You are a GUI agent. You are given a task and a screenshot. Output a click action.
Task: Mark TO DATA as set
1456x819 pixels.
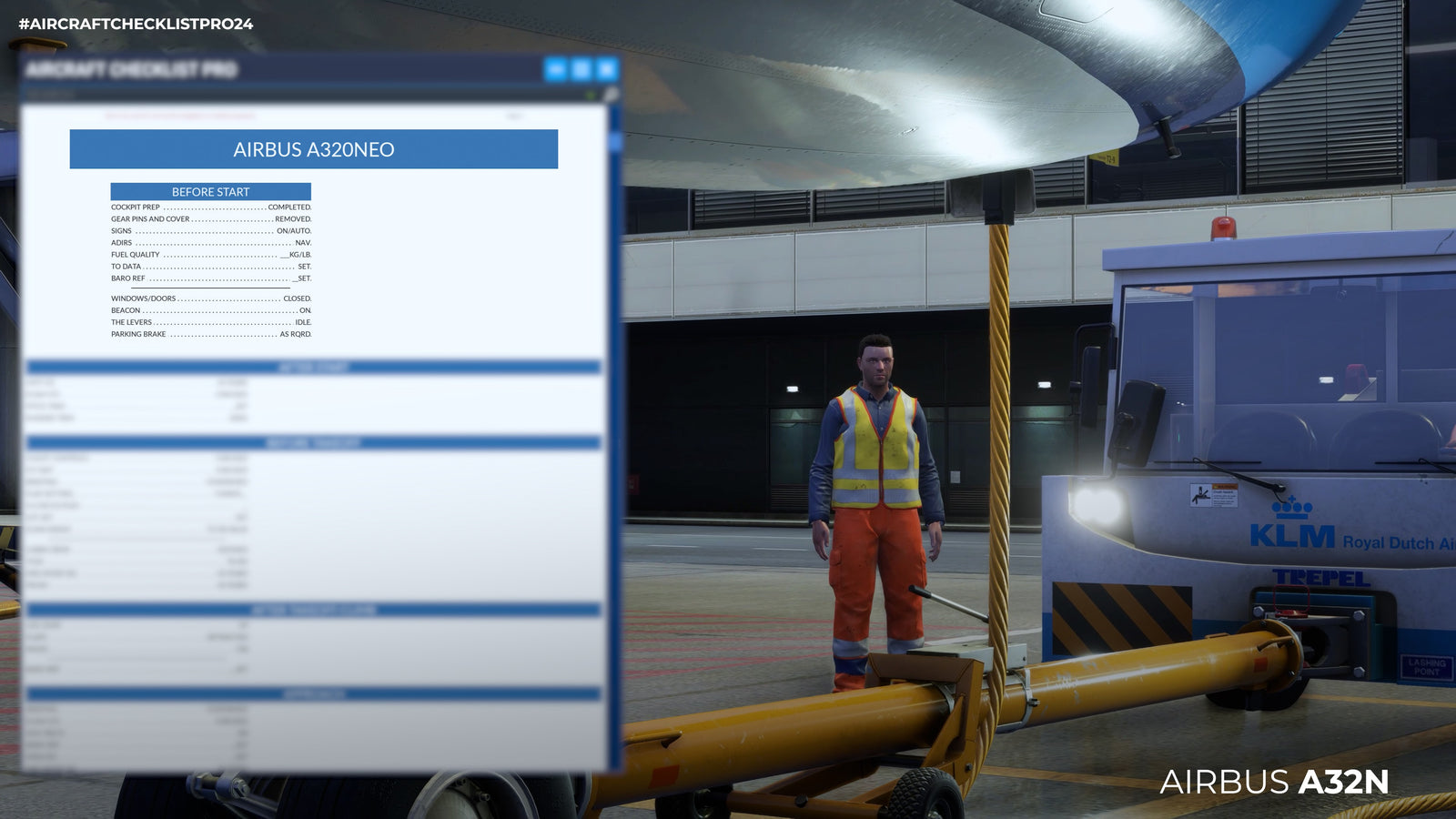pos(211,266)
